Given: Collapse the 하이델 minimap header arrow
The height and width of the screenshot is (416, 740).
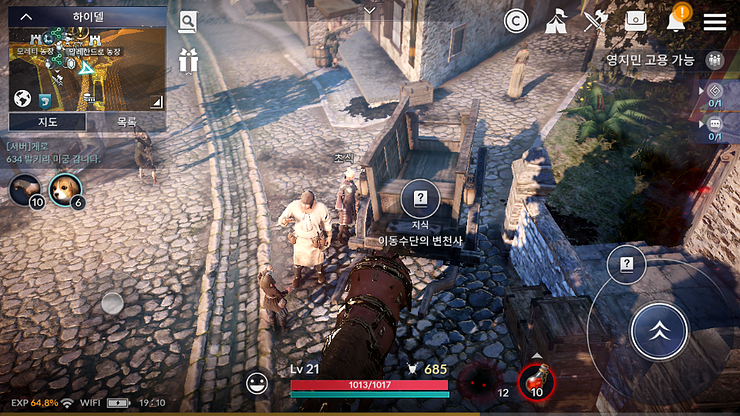Looking at the screenshot, I should coord(27,17).
